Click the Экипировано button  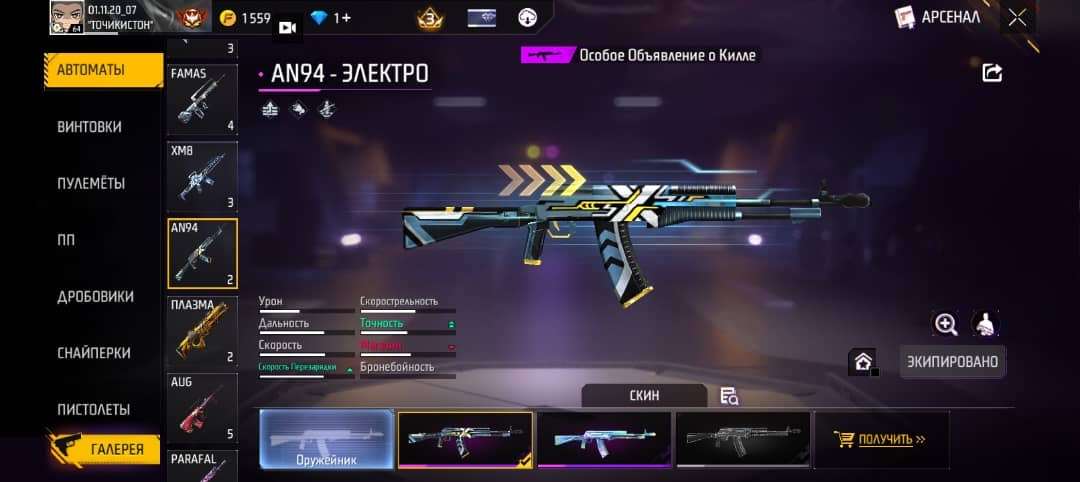tap(952, 361)
